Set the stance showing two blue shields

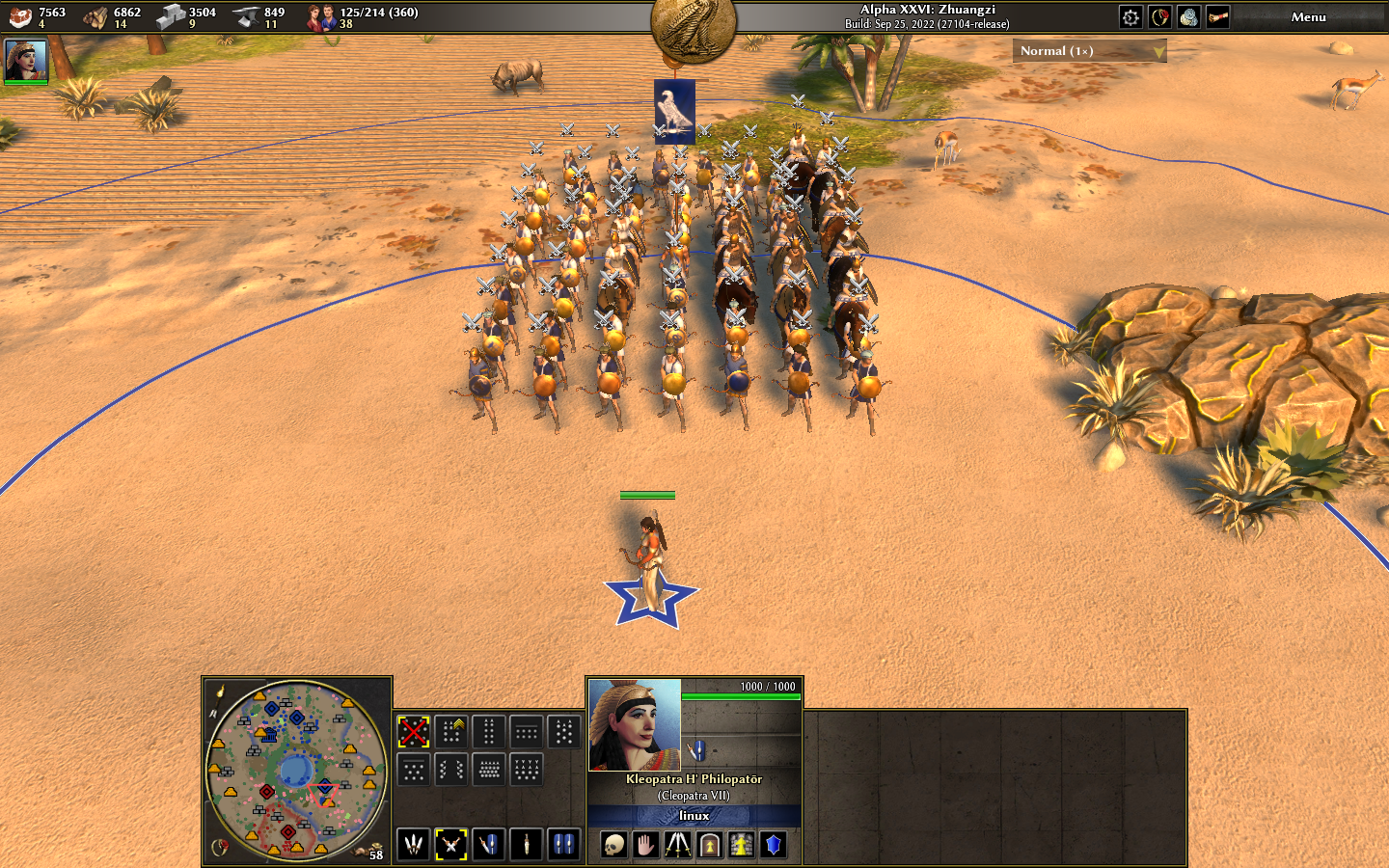(564, 845)
